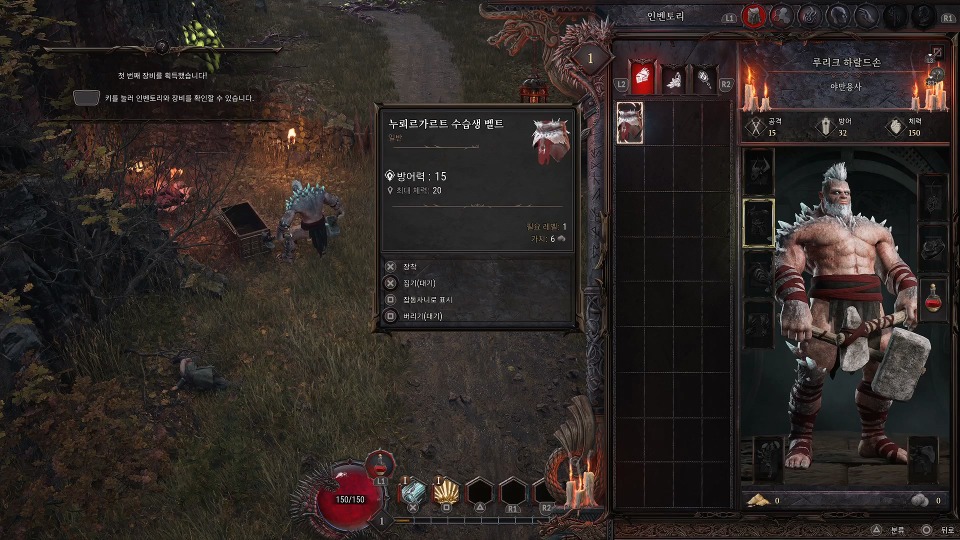Activate the blue shard skill on hotbar

(x=413, y=491)
